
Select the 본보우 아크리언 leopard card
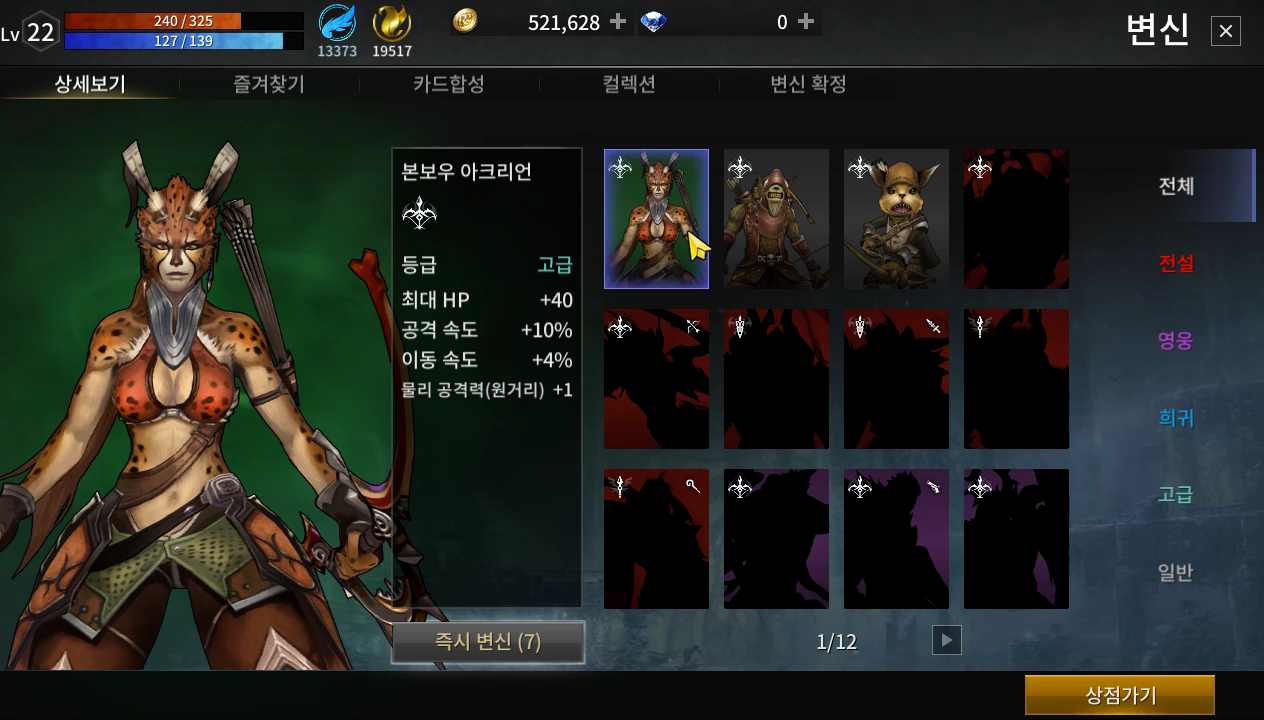pos(656,219)
